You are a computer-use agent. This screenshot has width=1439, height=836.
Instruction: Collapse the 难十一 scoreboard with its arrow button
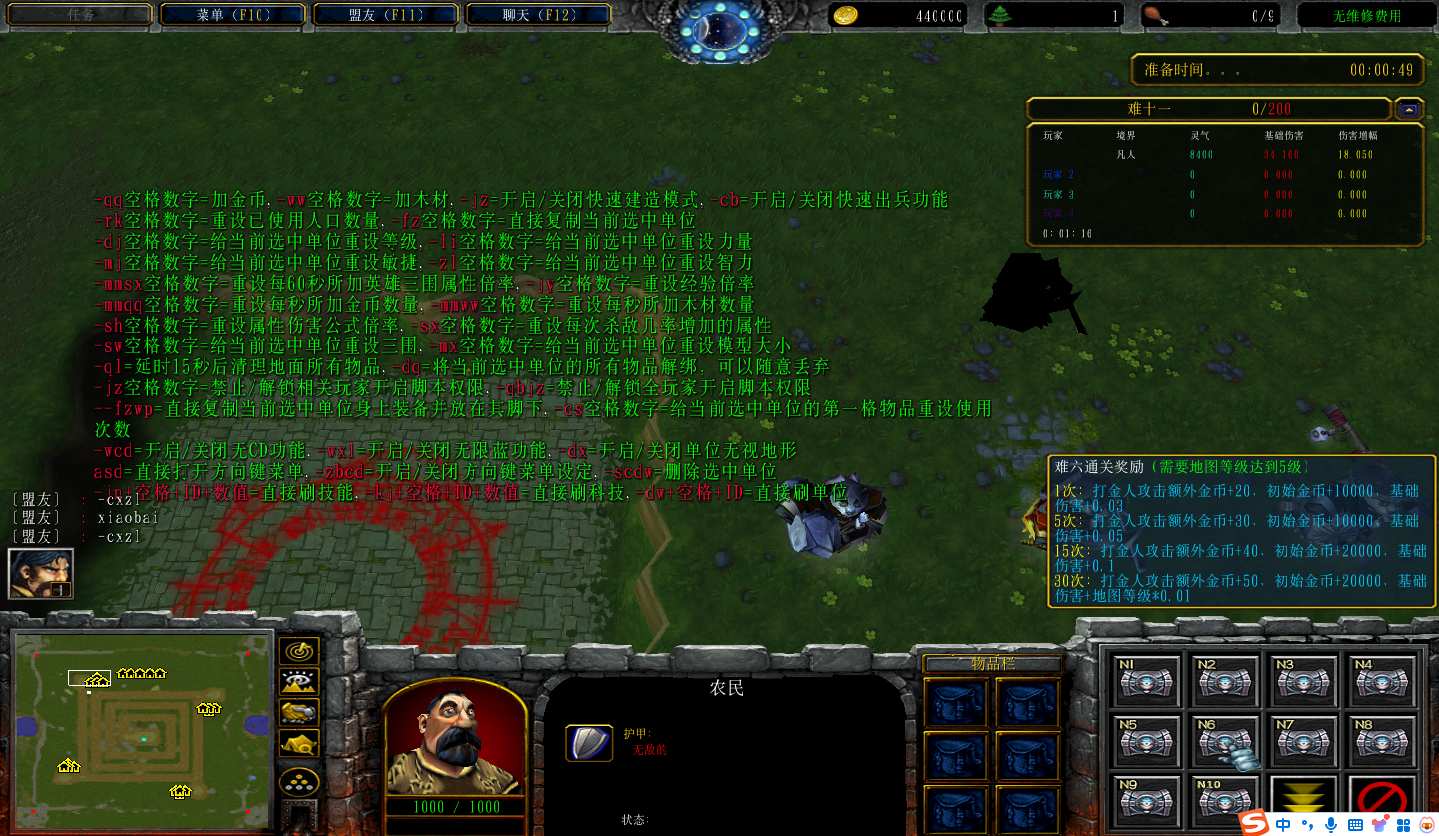[x=1409, y=109]
